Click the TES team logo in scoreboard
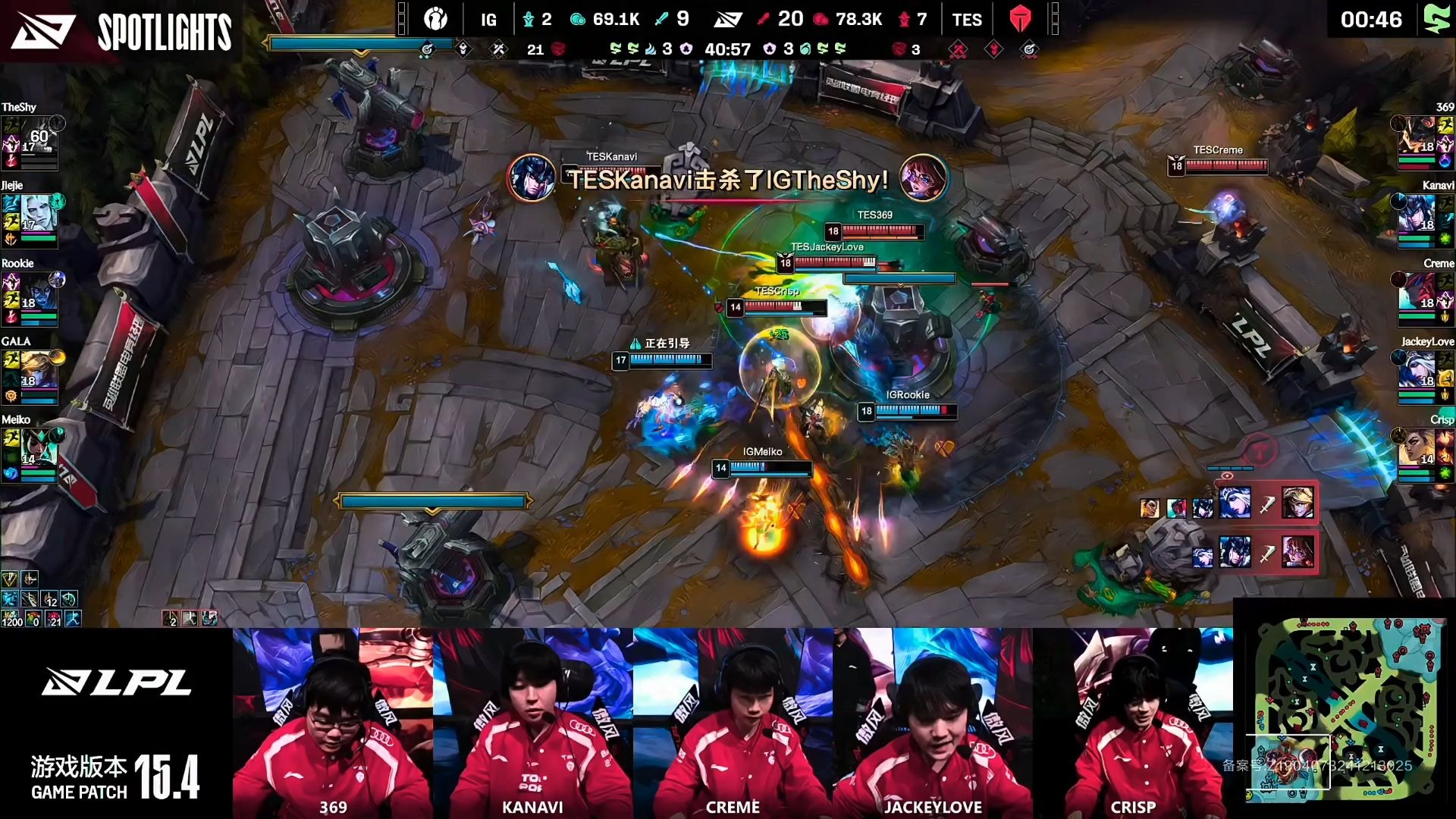Viewport: 1456px width, 819px height. pyautogui.click(x=1020, y=19)
